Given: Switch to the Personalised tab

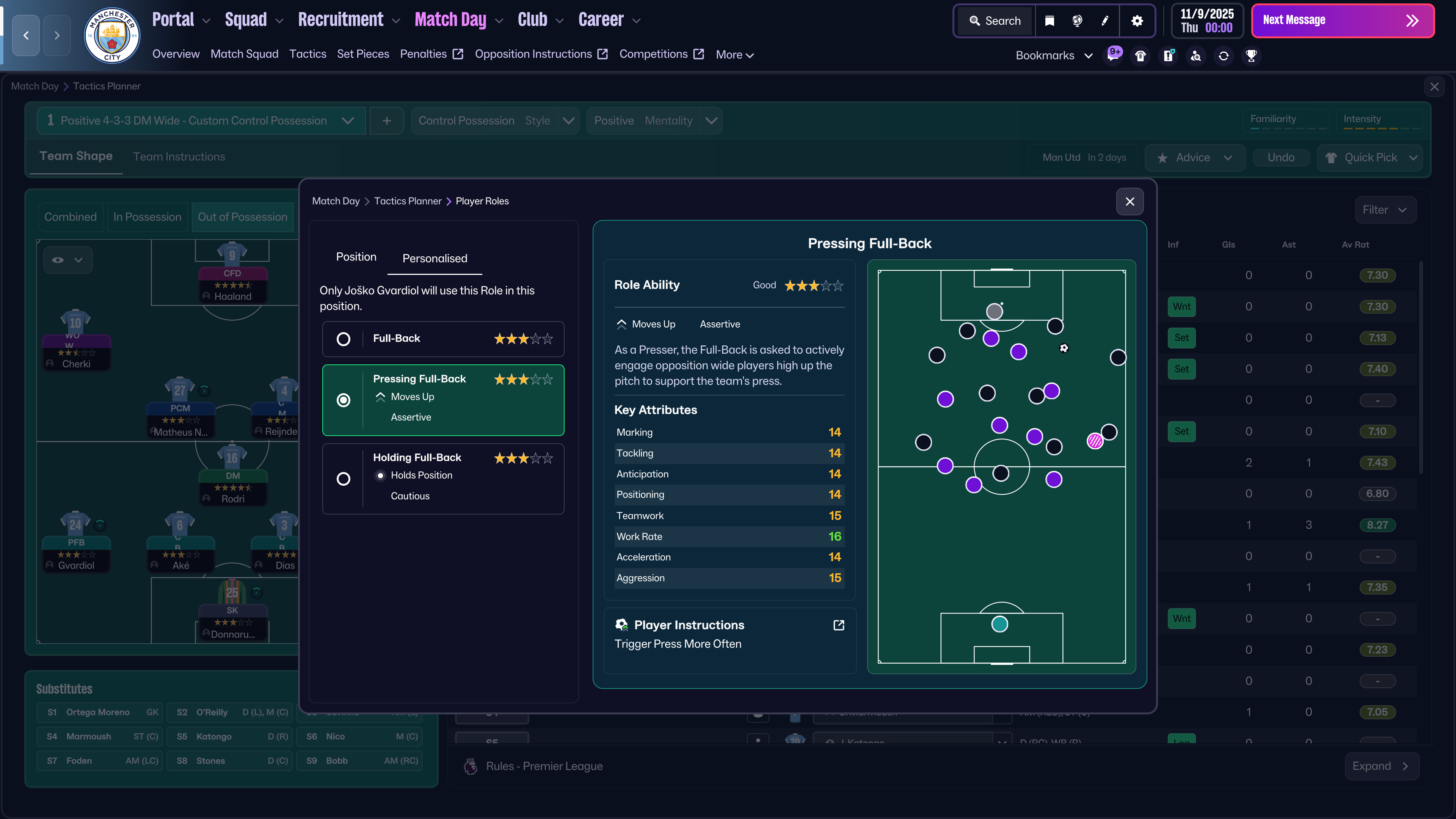Looking at the screenshot, I should (x=434, y=258).
